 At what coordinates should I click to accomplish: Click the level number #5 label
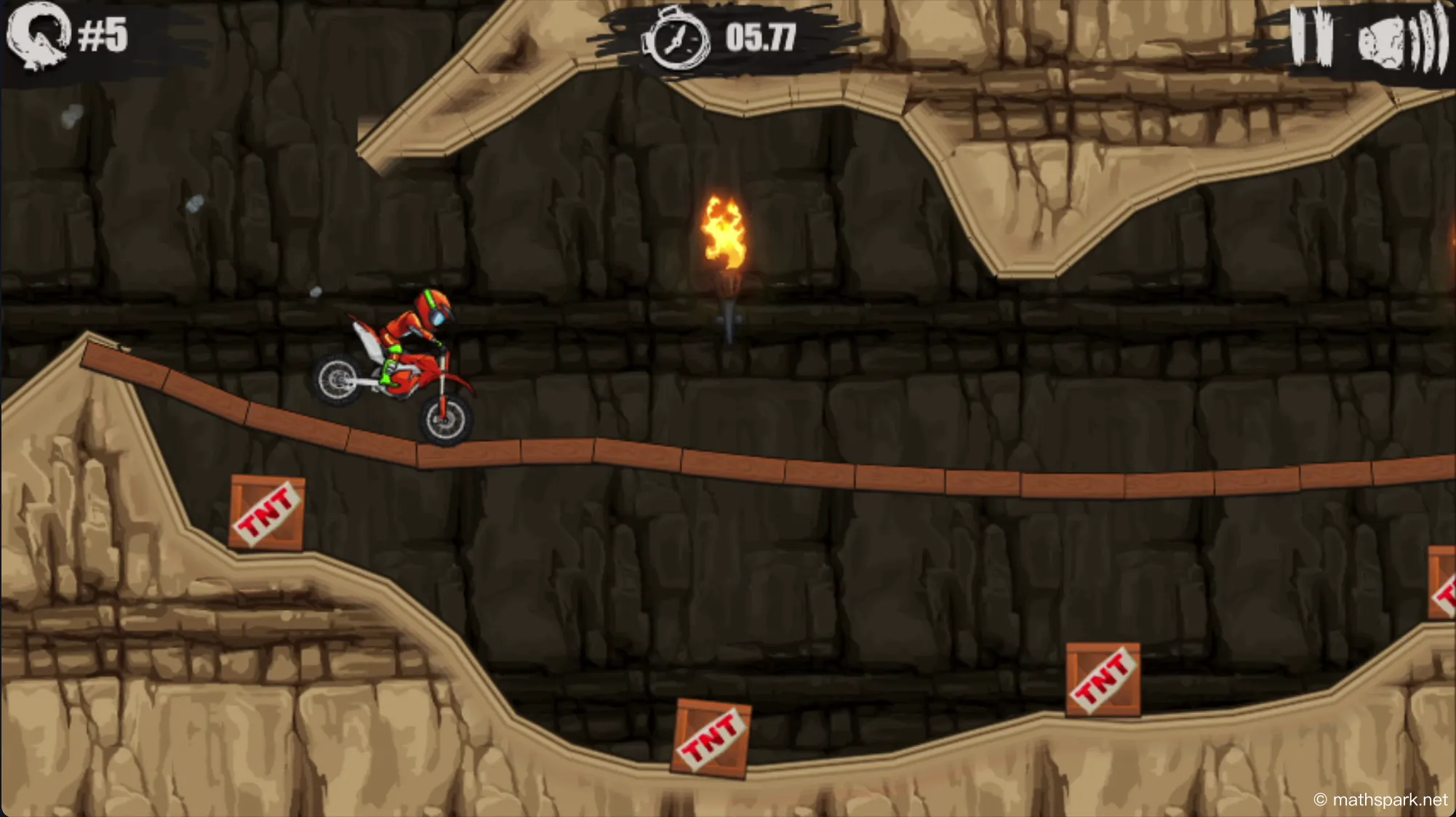point(105,35)
